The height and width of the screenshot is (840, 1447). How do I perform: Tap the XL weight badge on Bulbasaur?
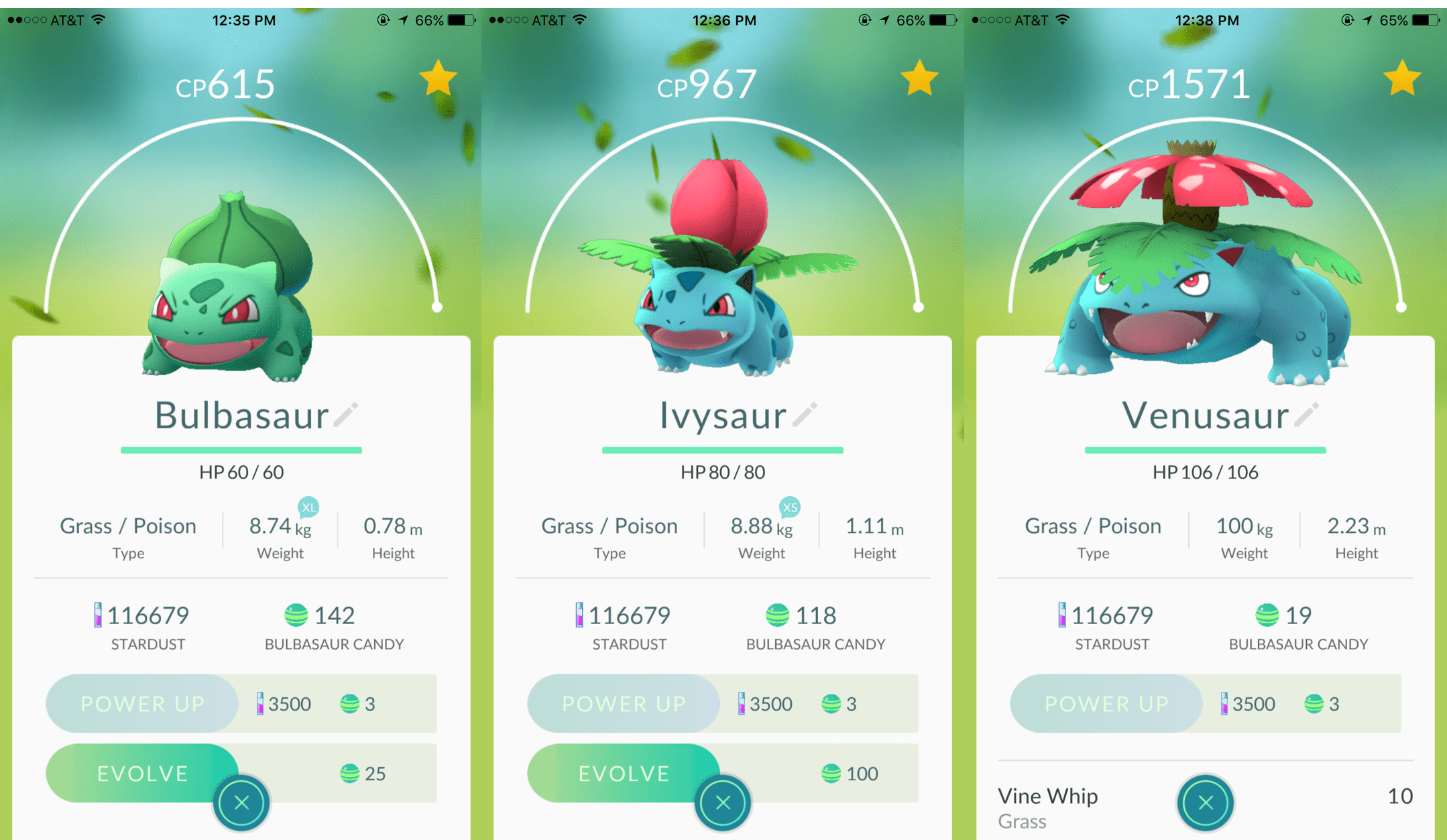click(308, 508)
